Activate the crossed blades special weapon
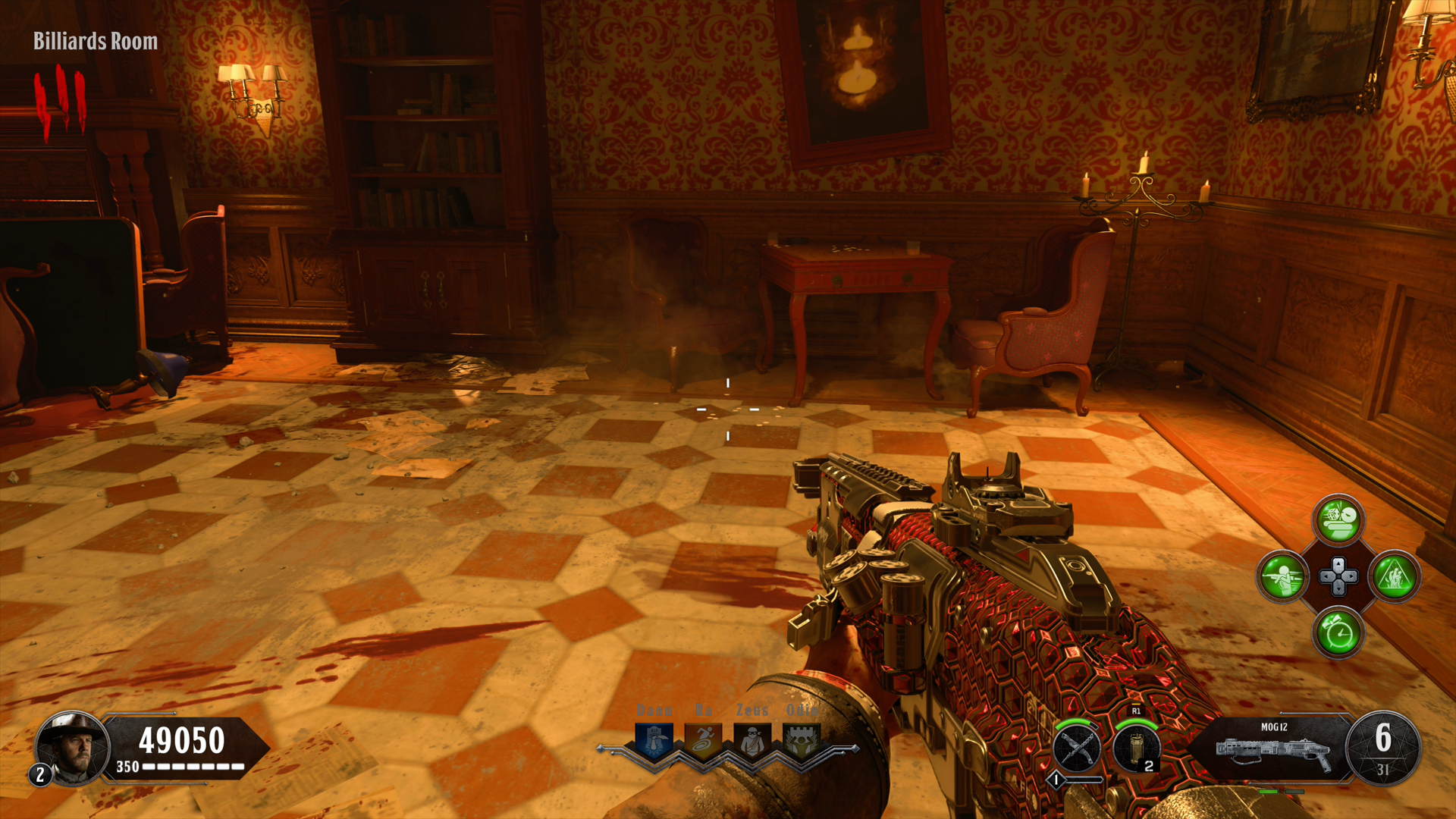This screenshot has height=819, width=1456. tap(1077, 748)
